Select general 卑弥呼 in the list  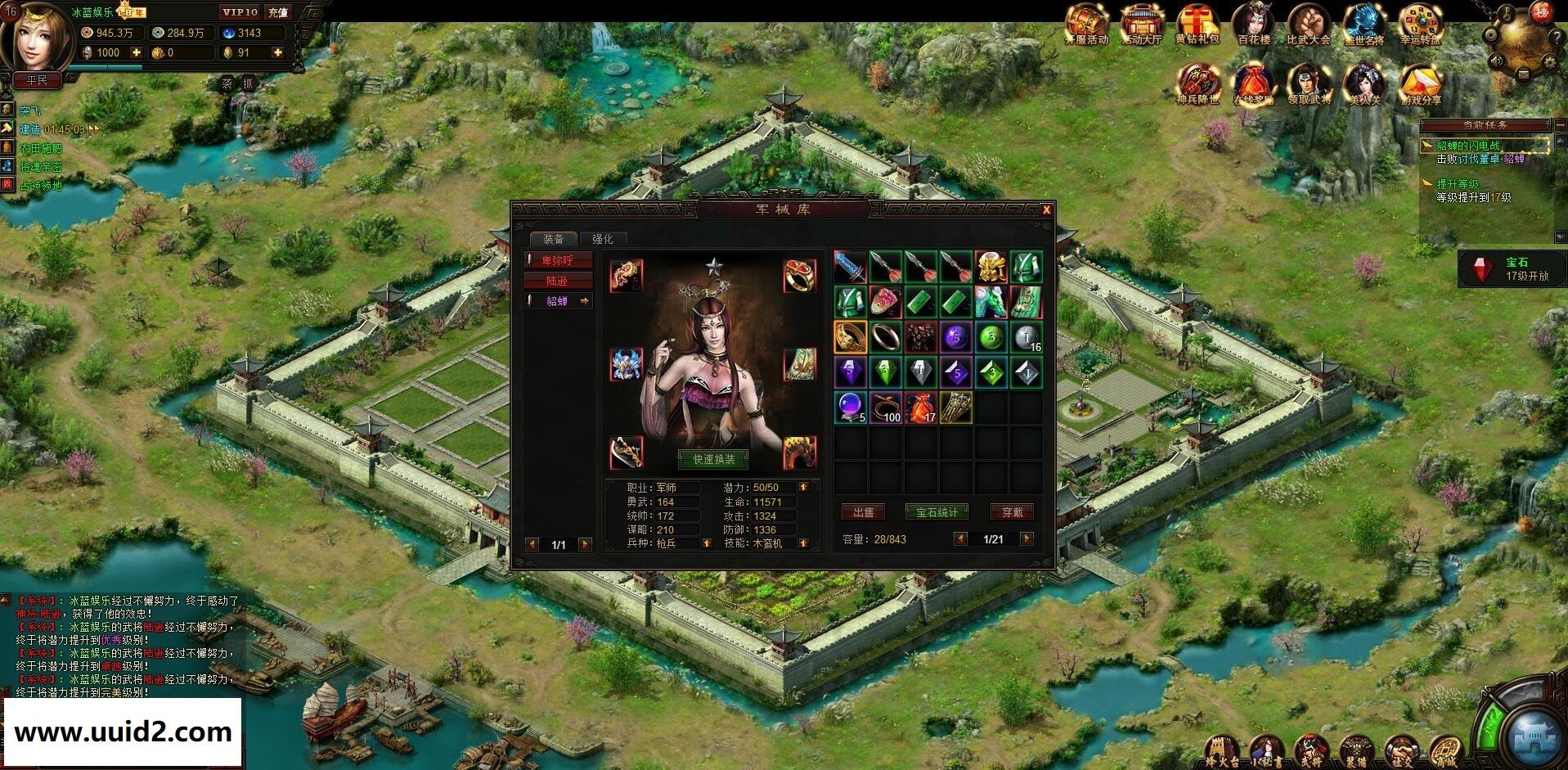(558, 260)
